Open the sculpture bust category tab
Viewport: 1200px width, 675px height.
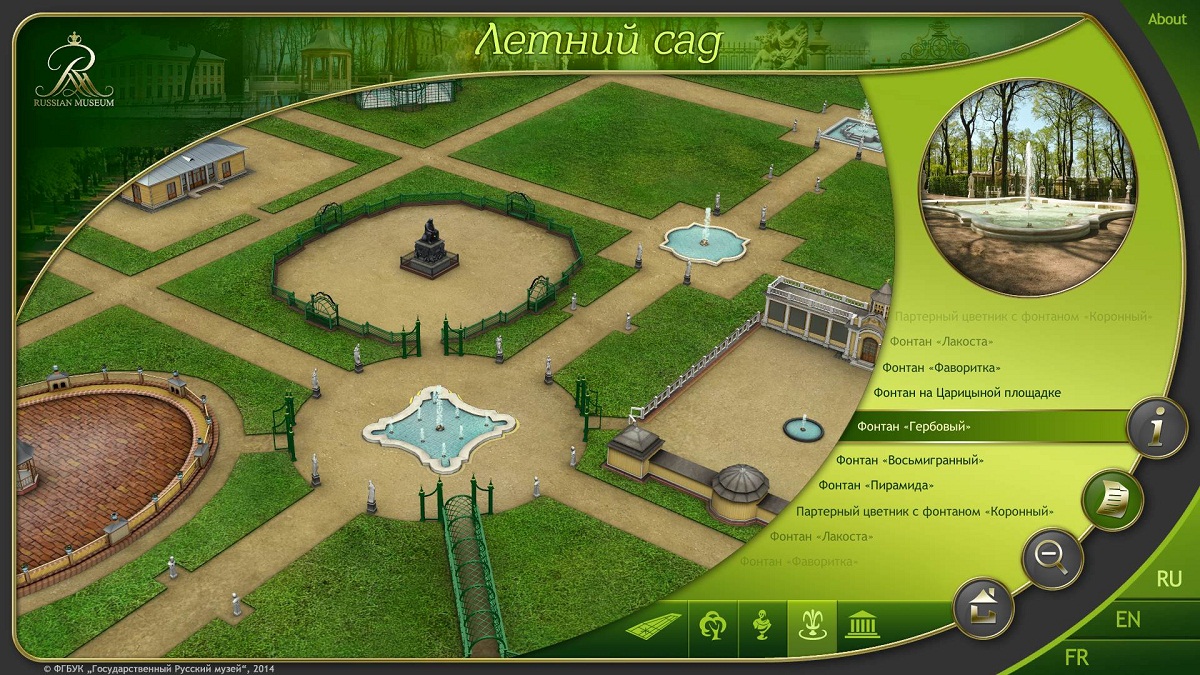[x=762, y=628]
